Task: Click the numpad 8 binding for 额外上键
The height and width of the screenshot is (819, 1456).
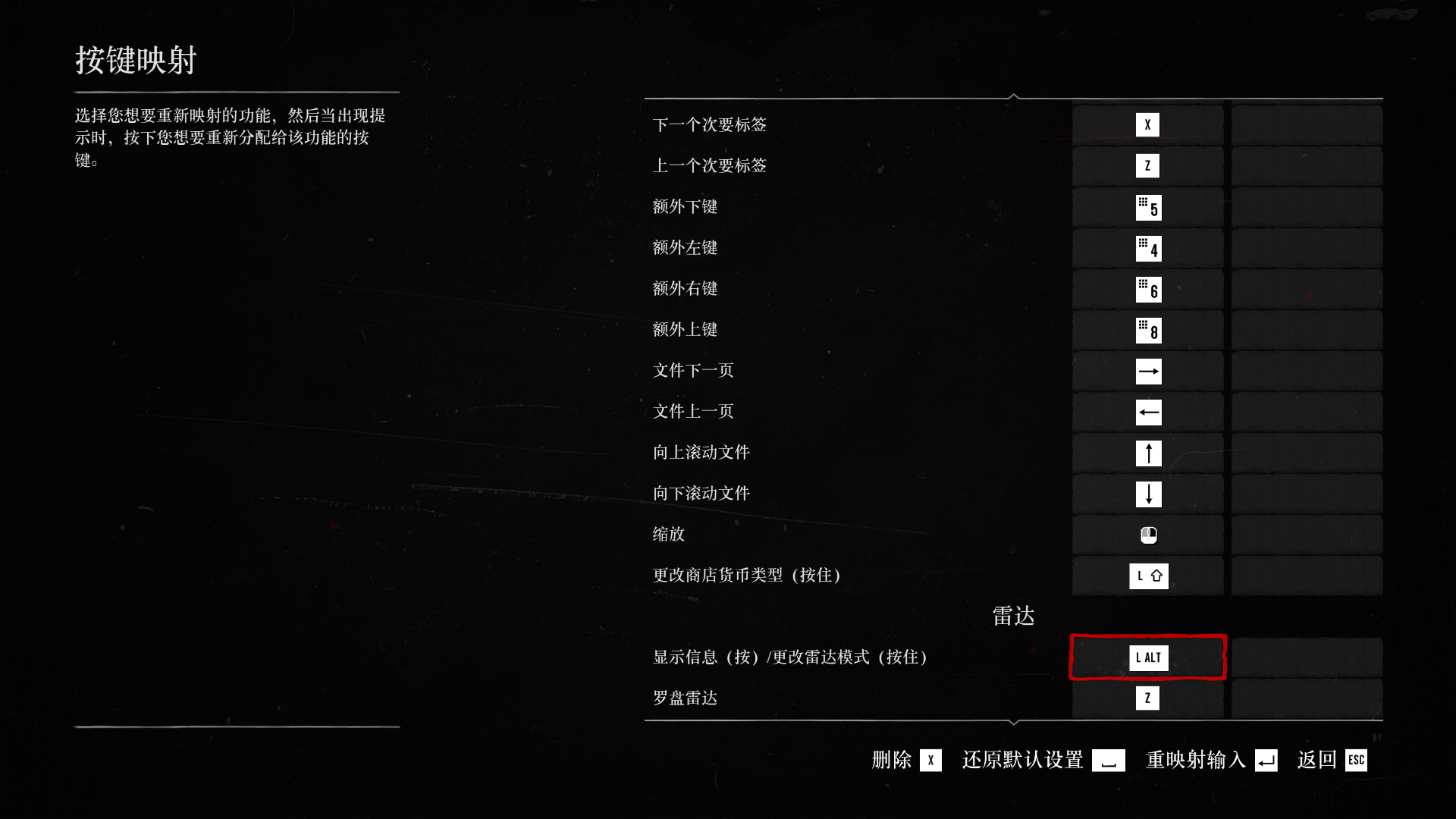Action: 1147,329
